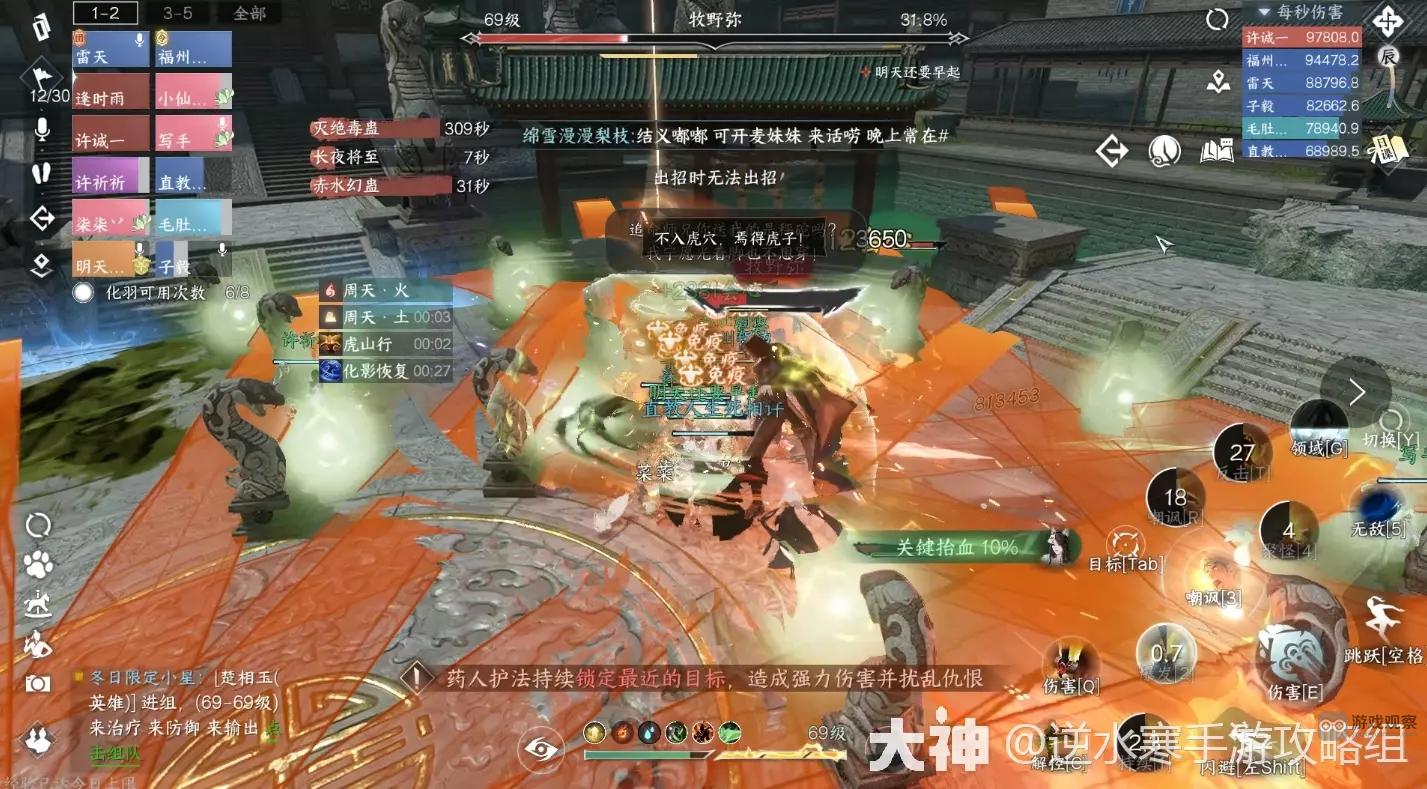Select 许诚一's entry in the DPS ranking

point(1303,36)
